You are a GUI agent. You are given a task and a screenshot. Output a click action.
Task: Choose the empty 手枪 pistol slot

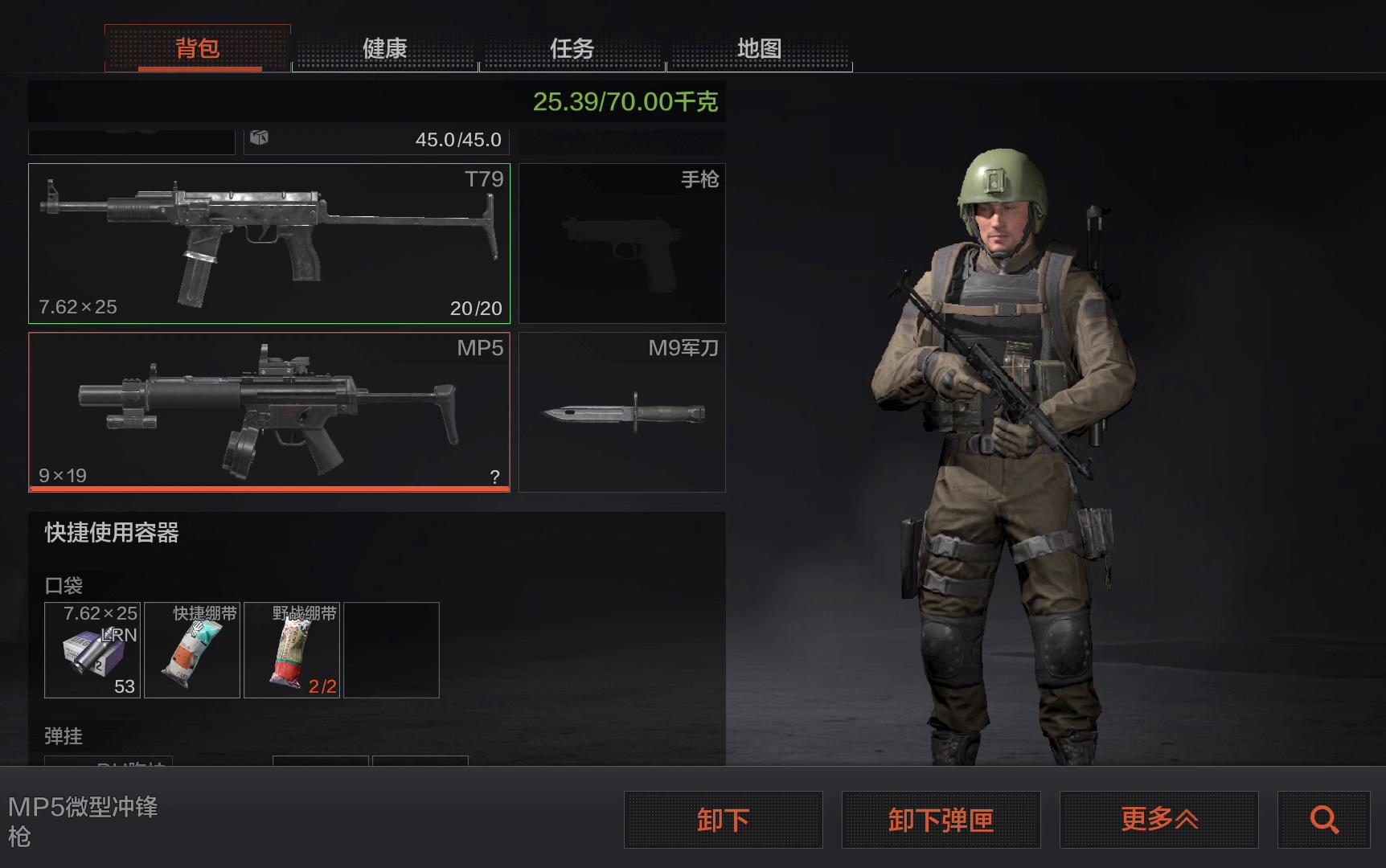point(622,244)
